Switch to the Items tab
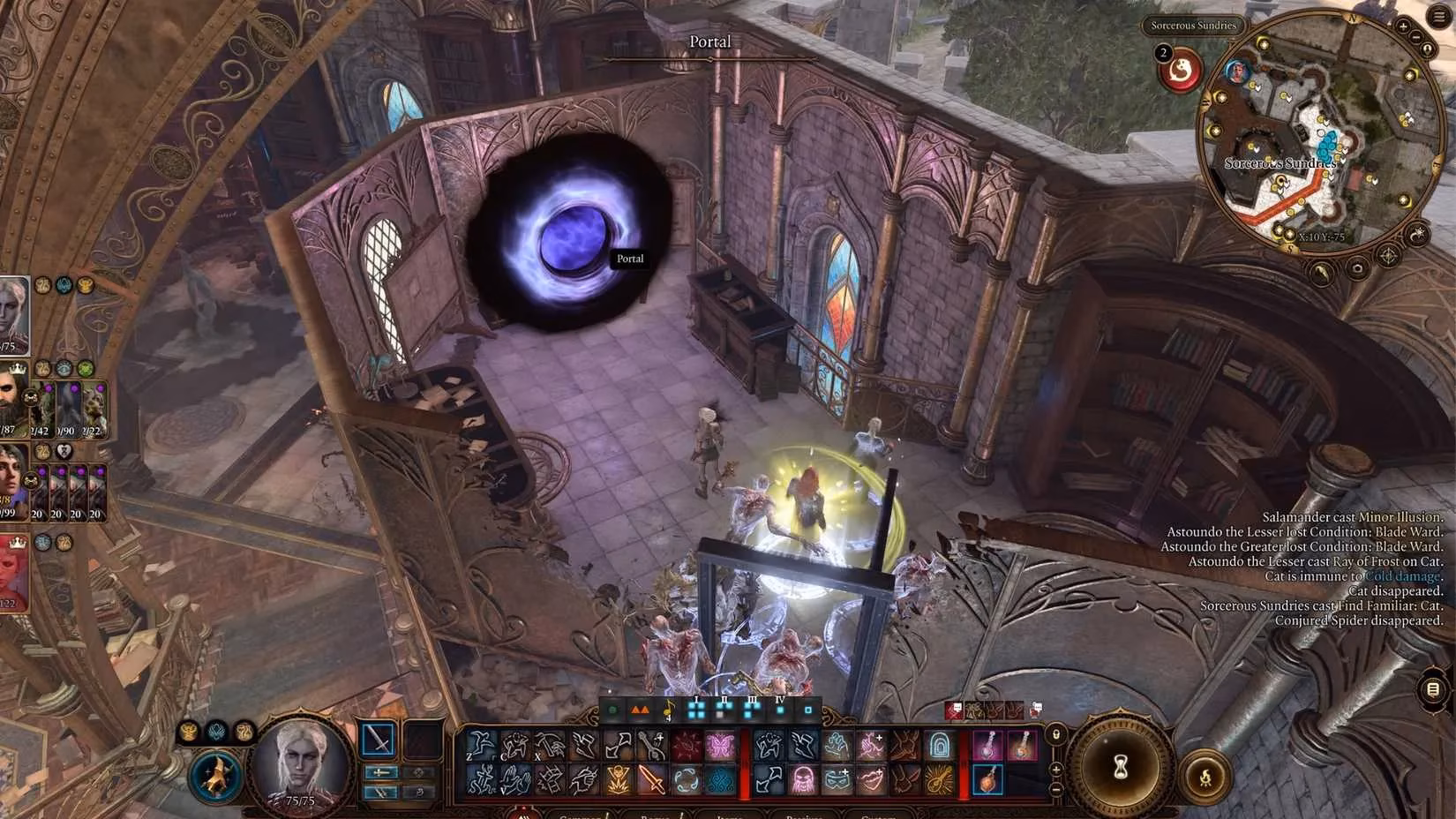The width and height of the screenshot is (1456, 819). 730,815
